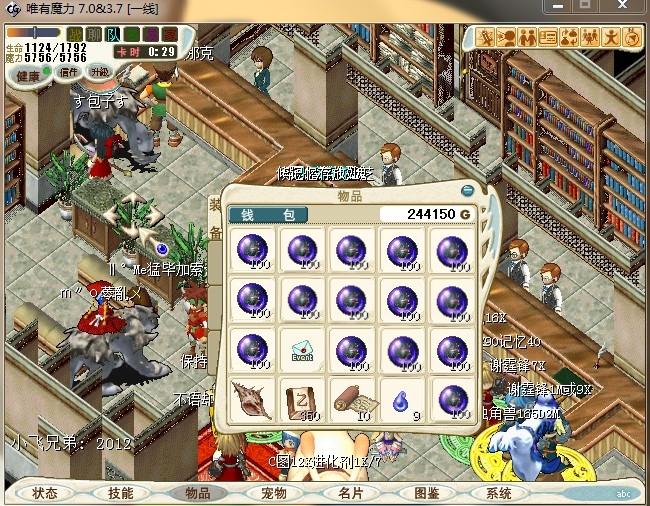Open the 名片 name card menu

[350, 493]
